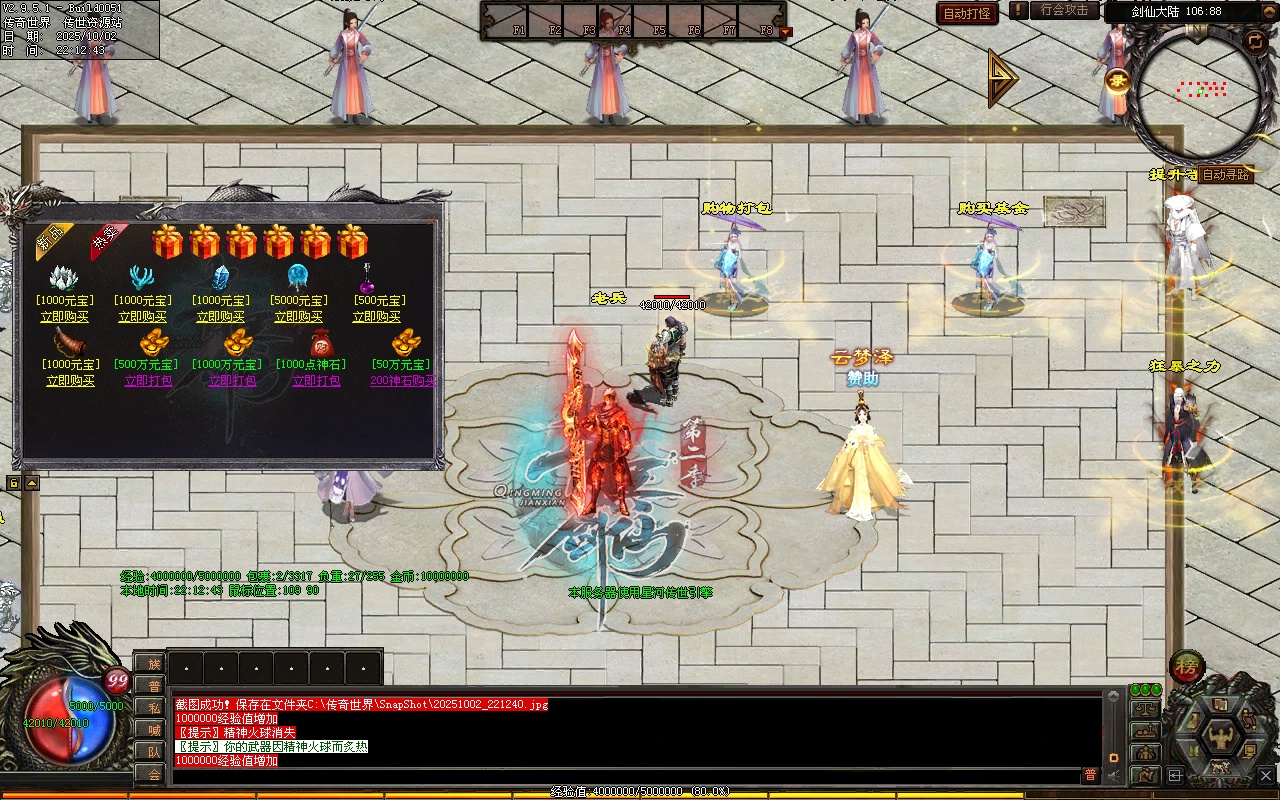1280x800 pixels.
Task: Open the 榜 ranking button
Action: [1187, 666]
